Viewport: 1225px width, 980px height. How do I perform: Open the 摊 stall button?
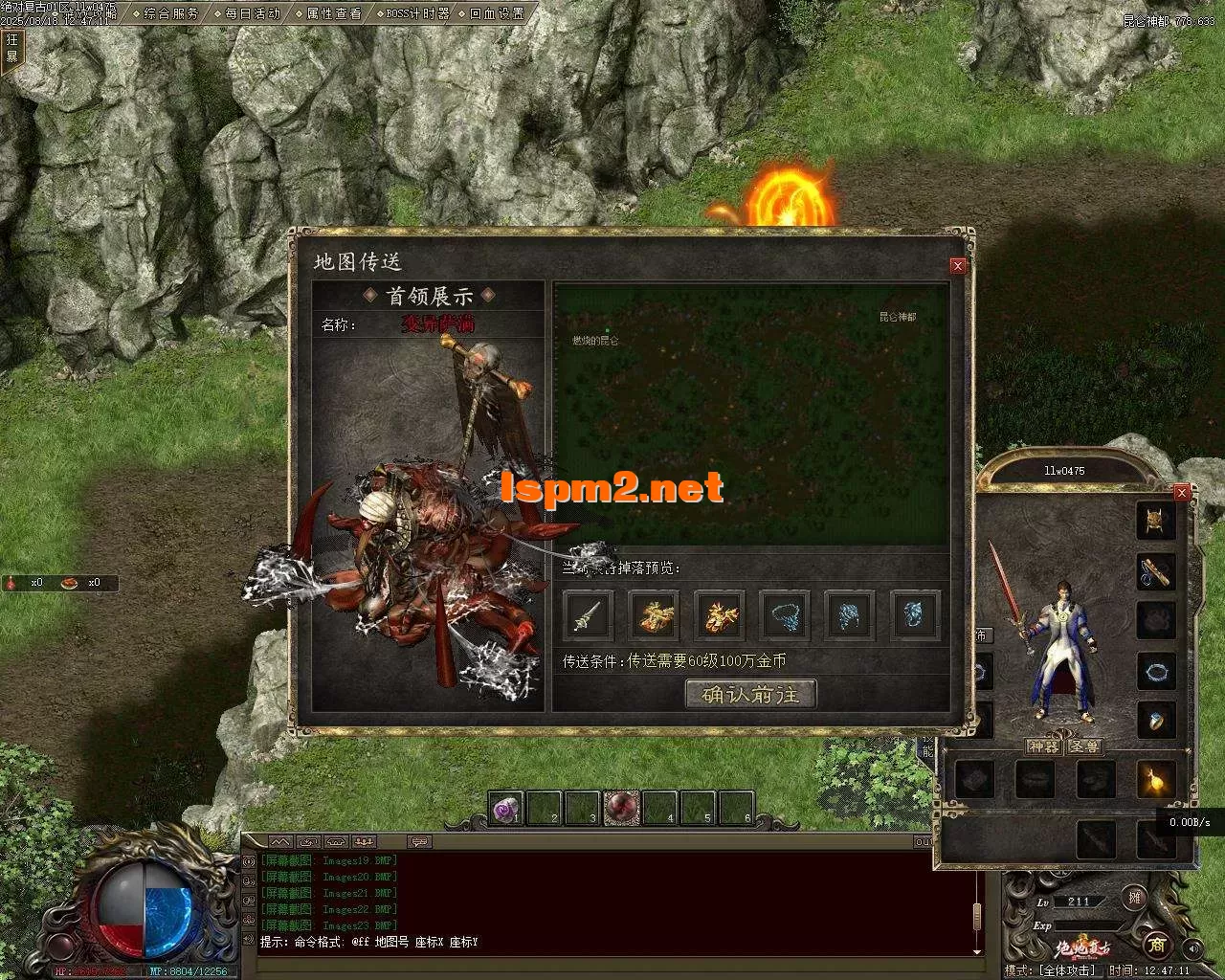coord(1135,898)
